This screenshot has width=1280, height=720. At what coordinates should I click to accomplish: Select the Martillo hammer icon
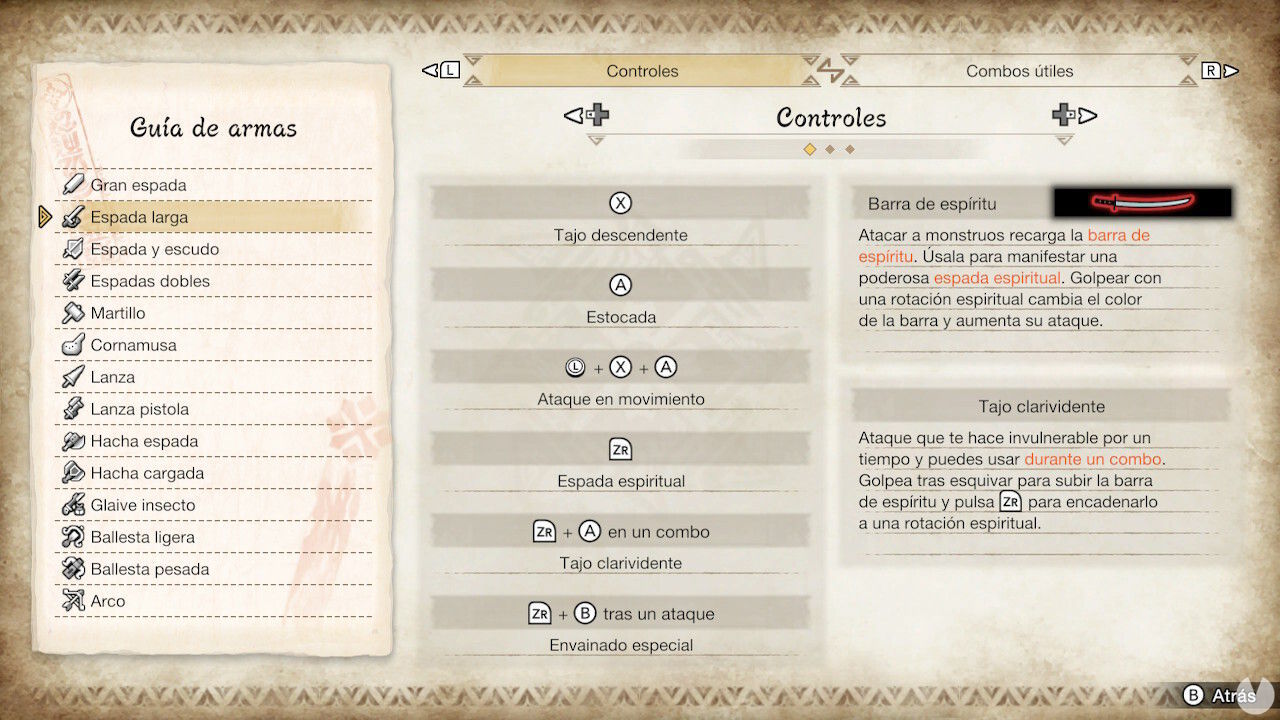74,312
